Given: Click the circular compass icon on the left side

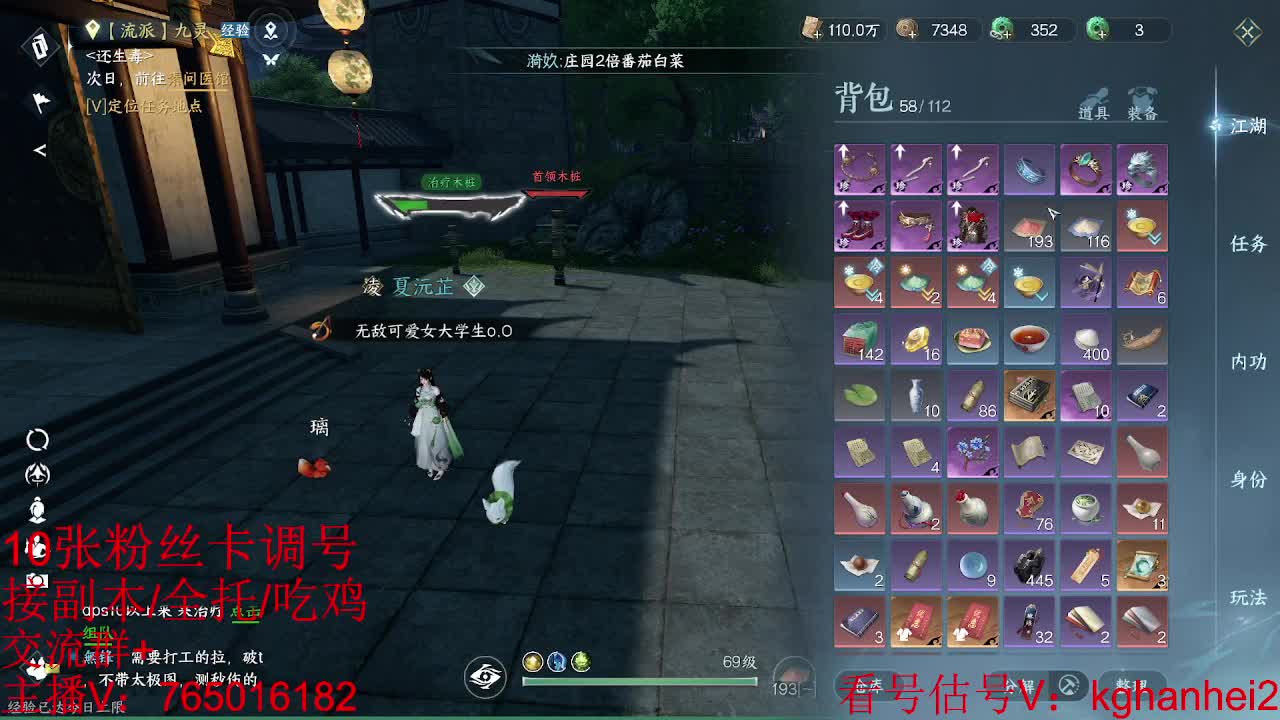Looking at the screenshot, I should tap(37, 439).
